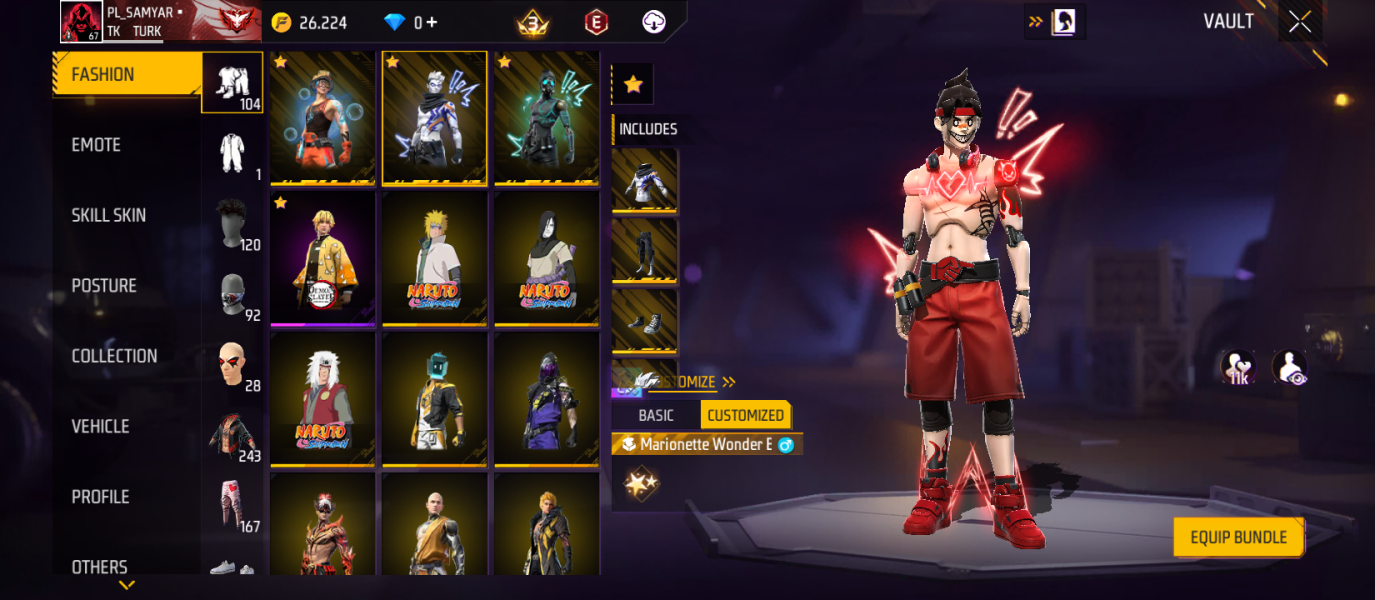The image size is (1375, 600).
Task: Open the Customize option
Action: point(690,382)
